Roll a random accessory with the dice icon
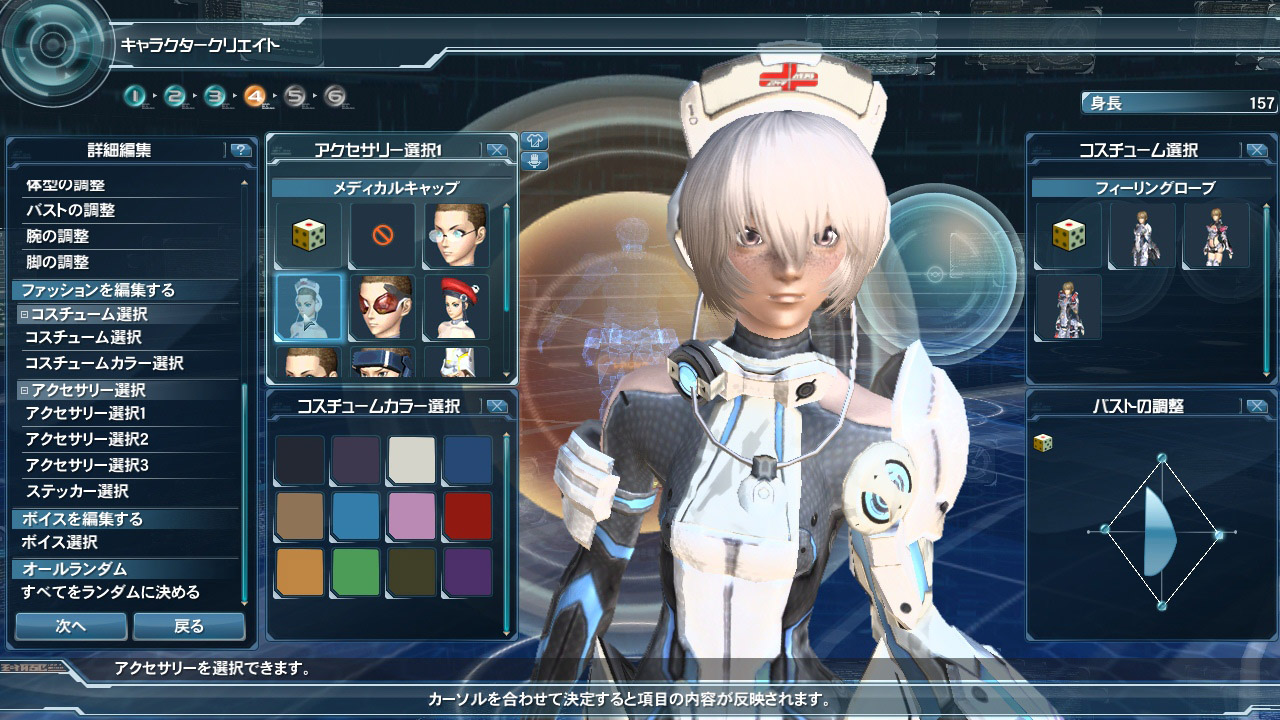 pyautogui.click(x=308, y=236)
